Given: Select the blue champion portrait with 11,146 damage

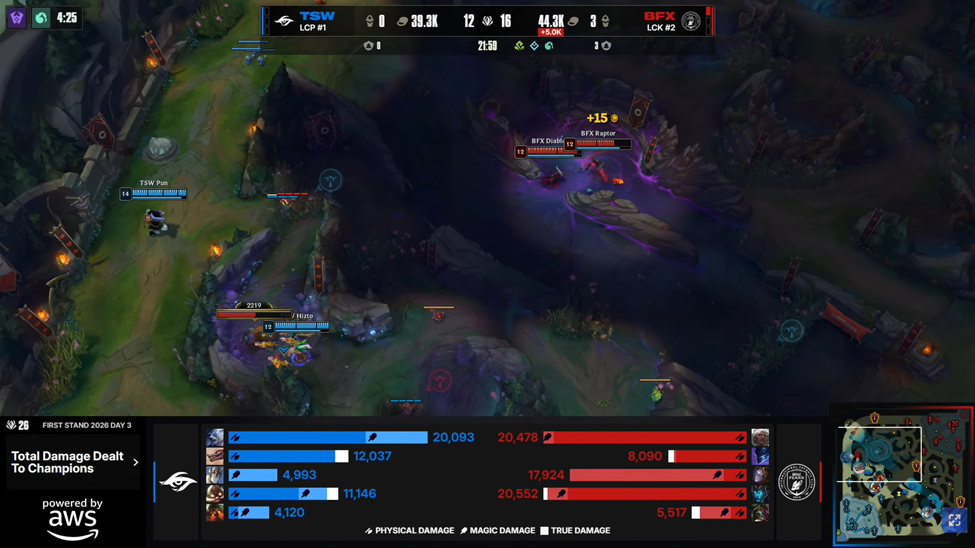Looking at the screenshot, I should pyautogui.click(x=215, y=494).
